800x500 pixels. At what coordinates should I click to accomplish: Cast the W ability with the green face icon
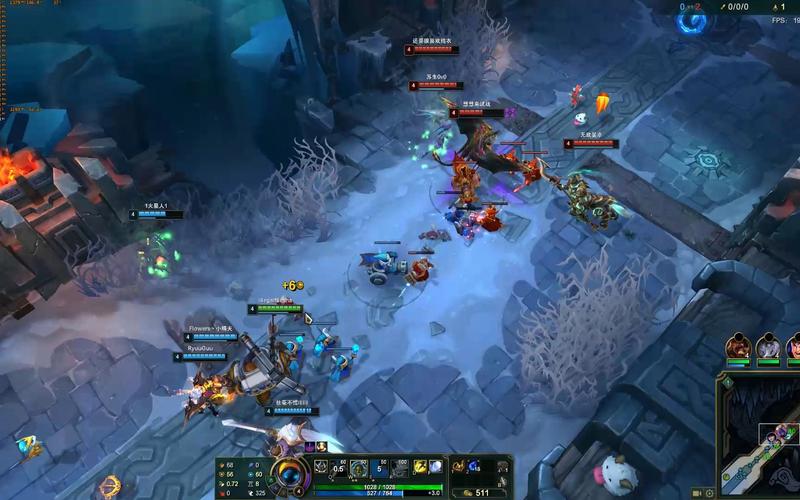point(358,468)
